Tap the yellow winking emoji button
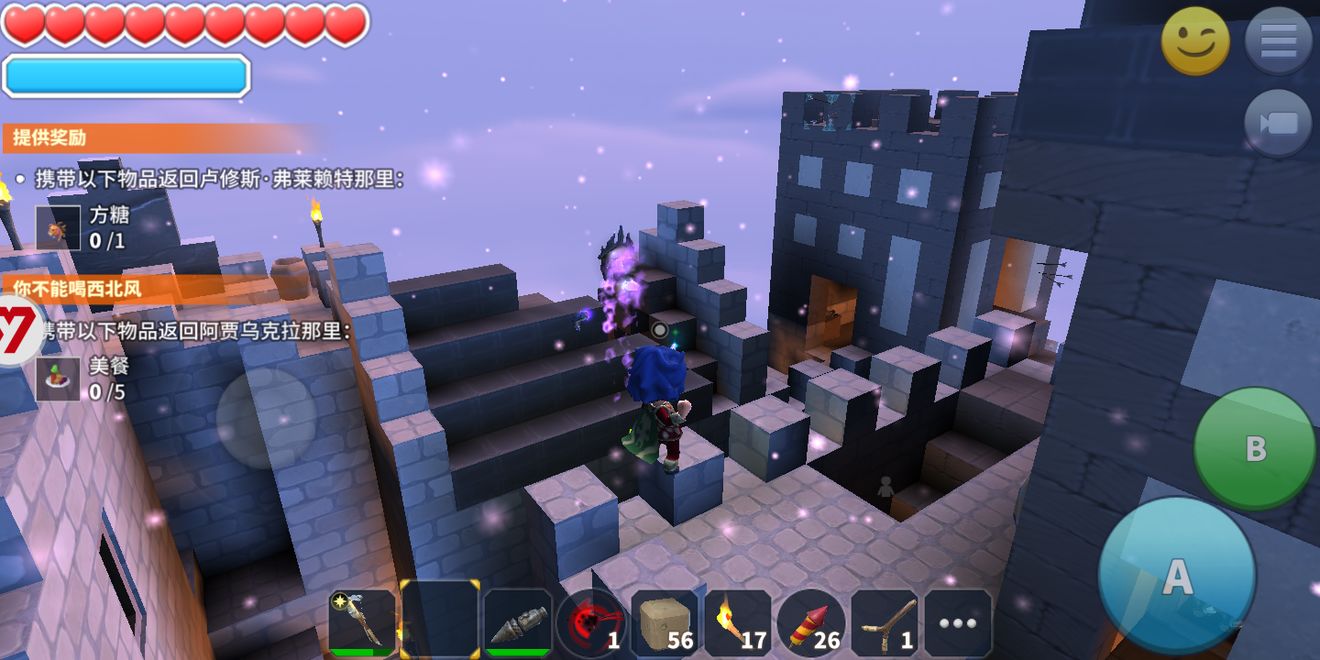The image size is (1320, 660). pyautogui.click(x=1195, y=41)
